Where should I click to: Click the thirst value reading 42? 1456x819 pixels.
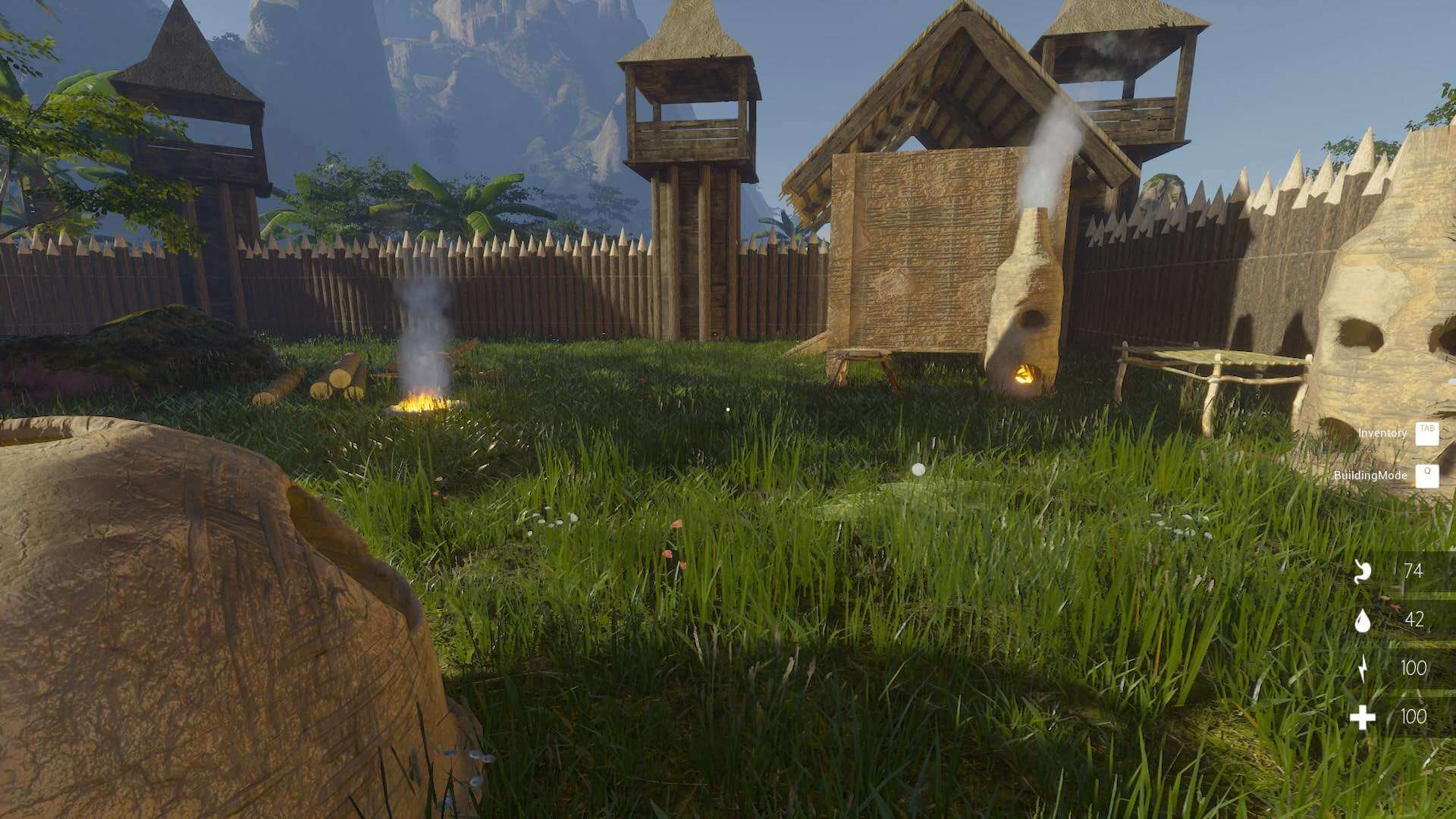[x=1415, y=620]
